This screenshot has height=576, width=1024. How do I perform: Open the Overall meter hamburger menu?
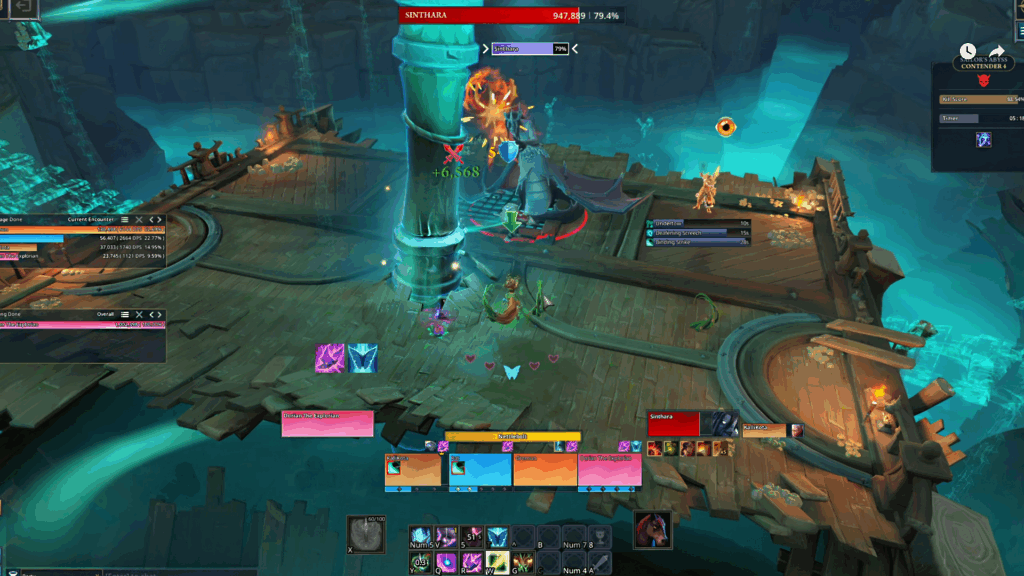pyautogui.click(x=124, y=315)
